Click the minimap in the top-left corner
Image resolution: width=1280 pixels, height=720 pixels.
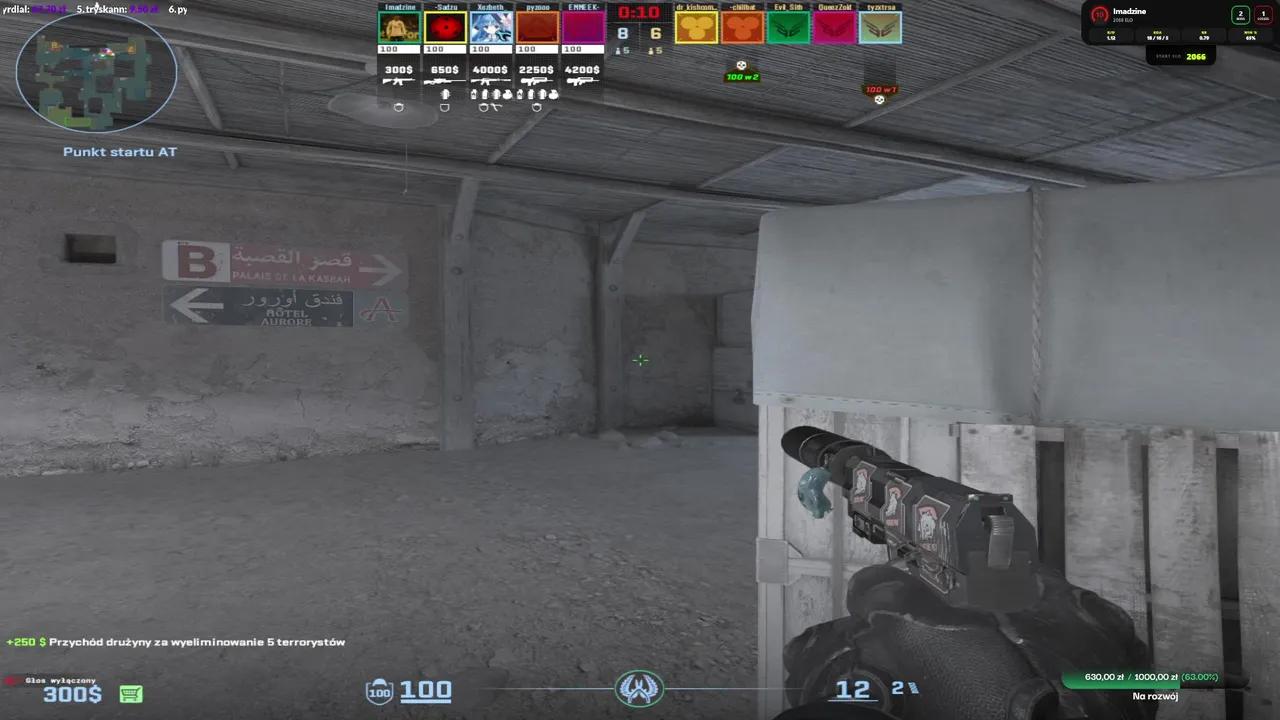96,72
